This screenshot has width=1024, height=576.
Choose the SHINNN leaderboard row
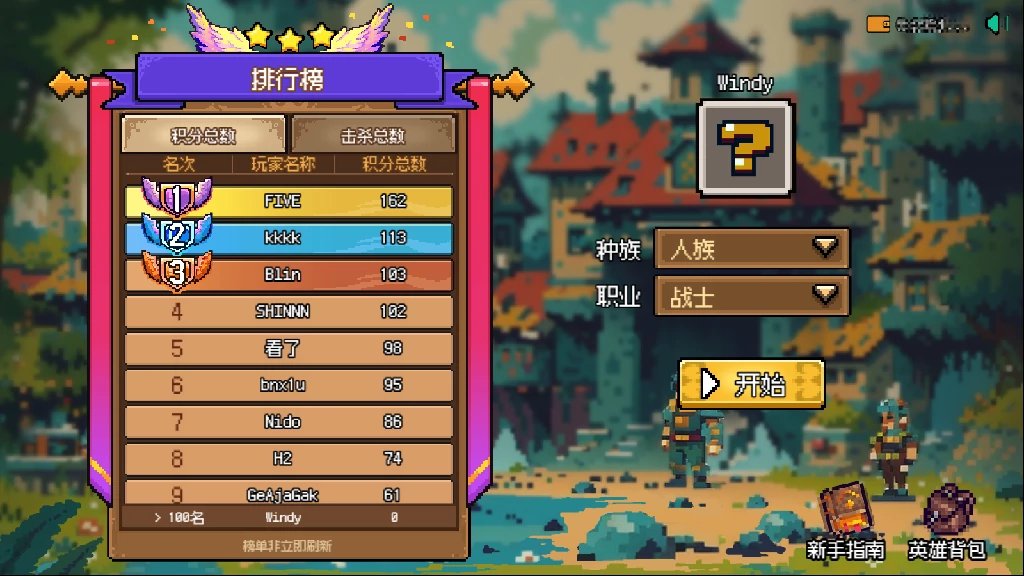[x=288, y=311]
